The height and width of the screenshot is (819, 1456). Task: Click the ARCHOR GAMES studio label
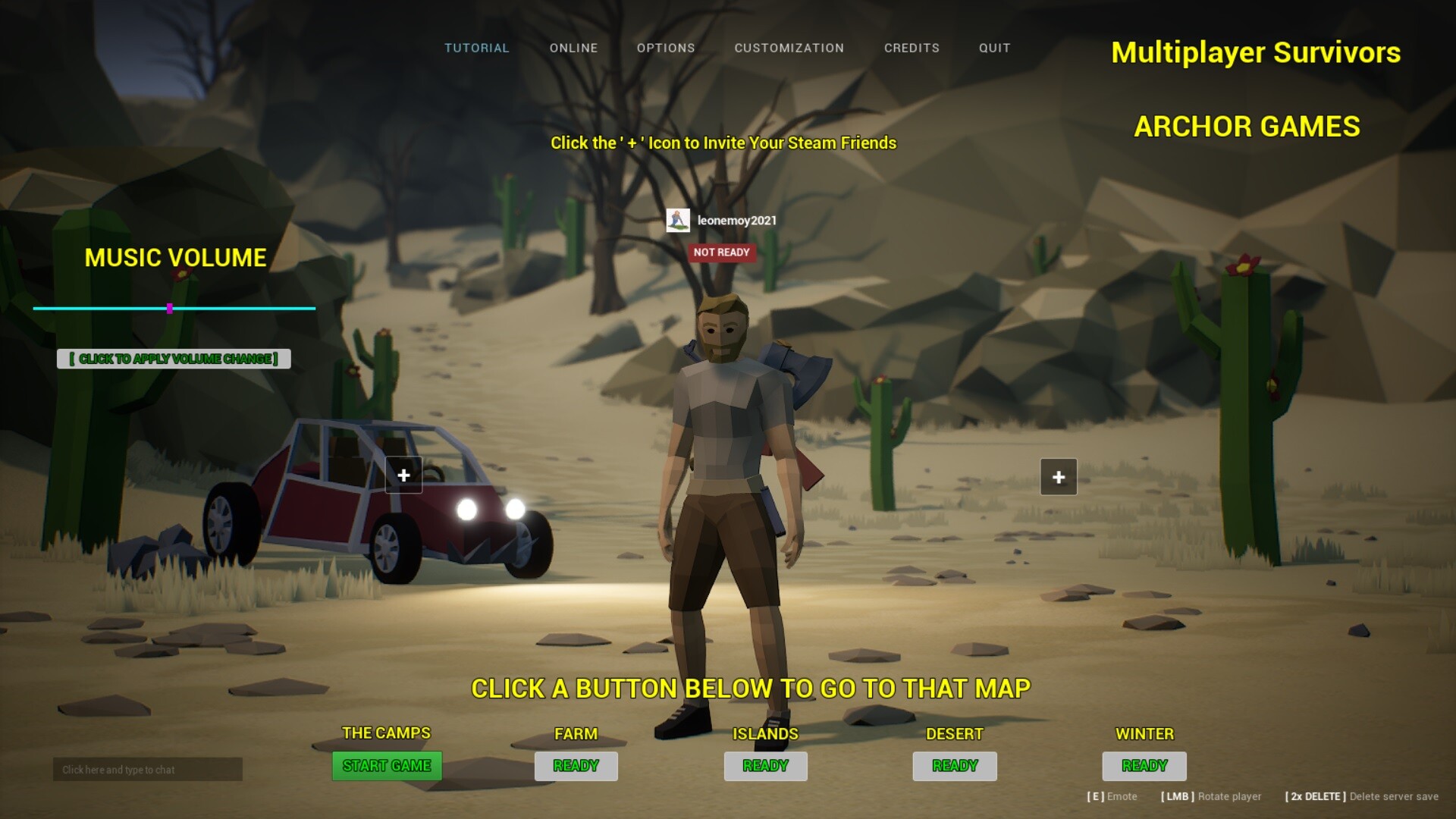[x=1245, y=127]
